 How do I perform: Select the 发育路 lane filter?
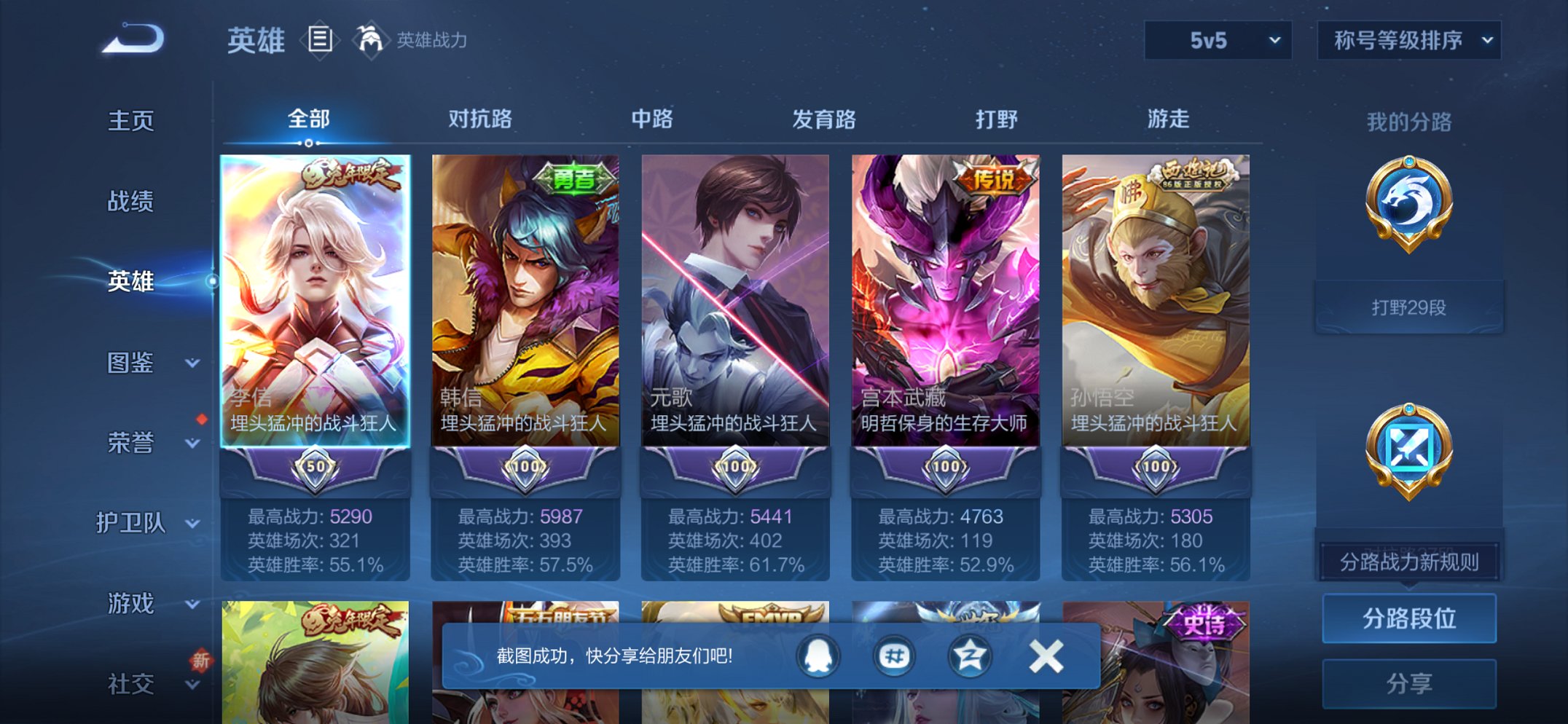(823, 118)
